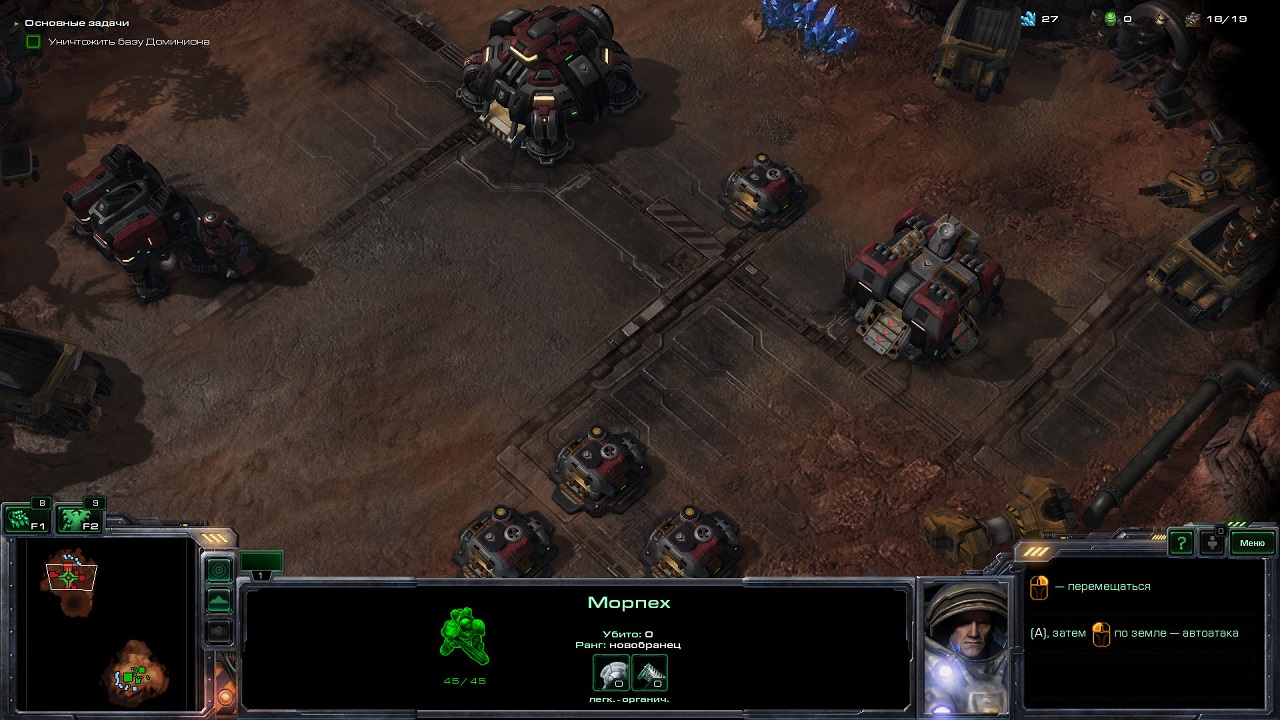Viewport: 1280px width, 720px height.
Task: Select control group 1 tab
Action: pos(260,564)
